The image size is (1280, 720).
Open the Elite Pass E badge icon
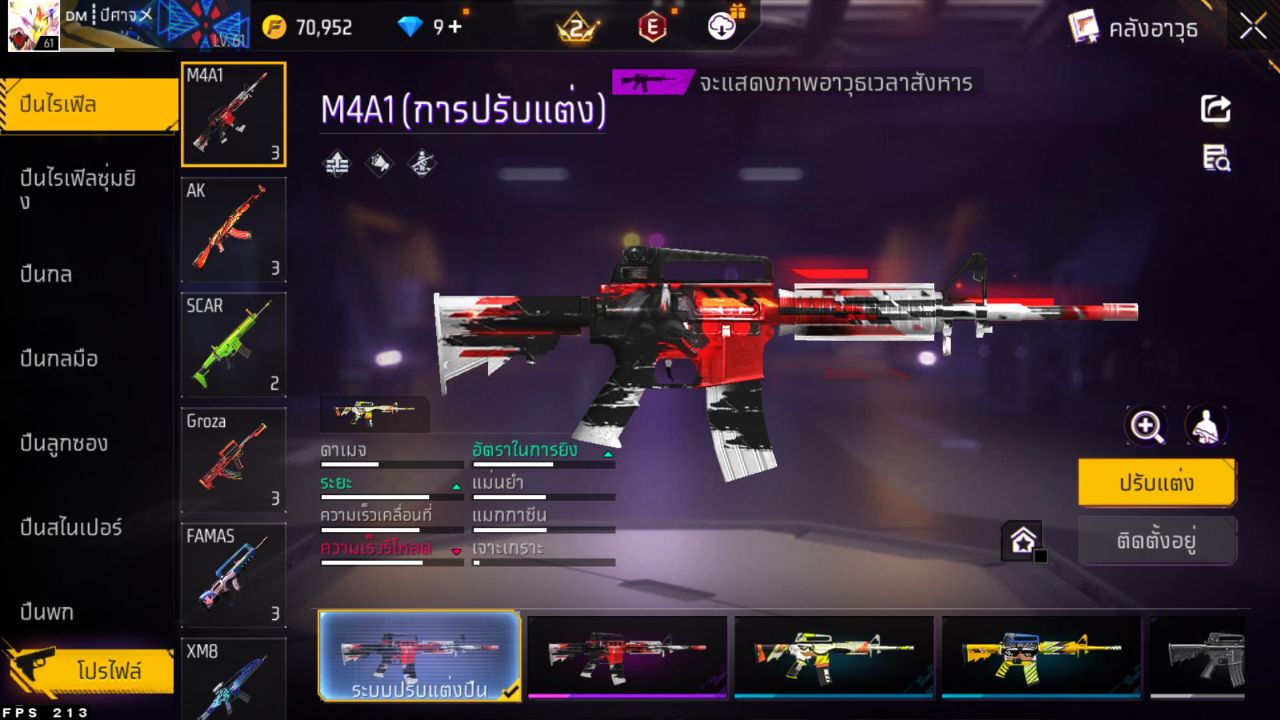pos(652,27)
